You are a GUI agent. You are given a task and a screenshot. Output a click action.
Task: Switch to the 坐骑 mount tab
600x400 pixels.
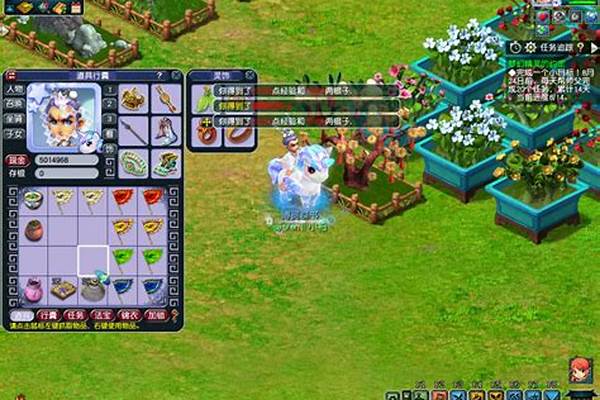[15, 117]
